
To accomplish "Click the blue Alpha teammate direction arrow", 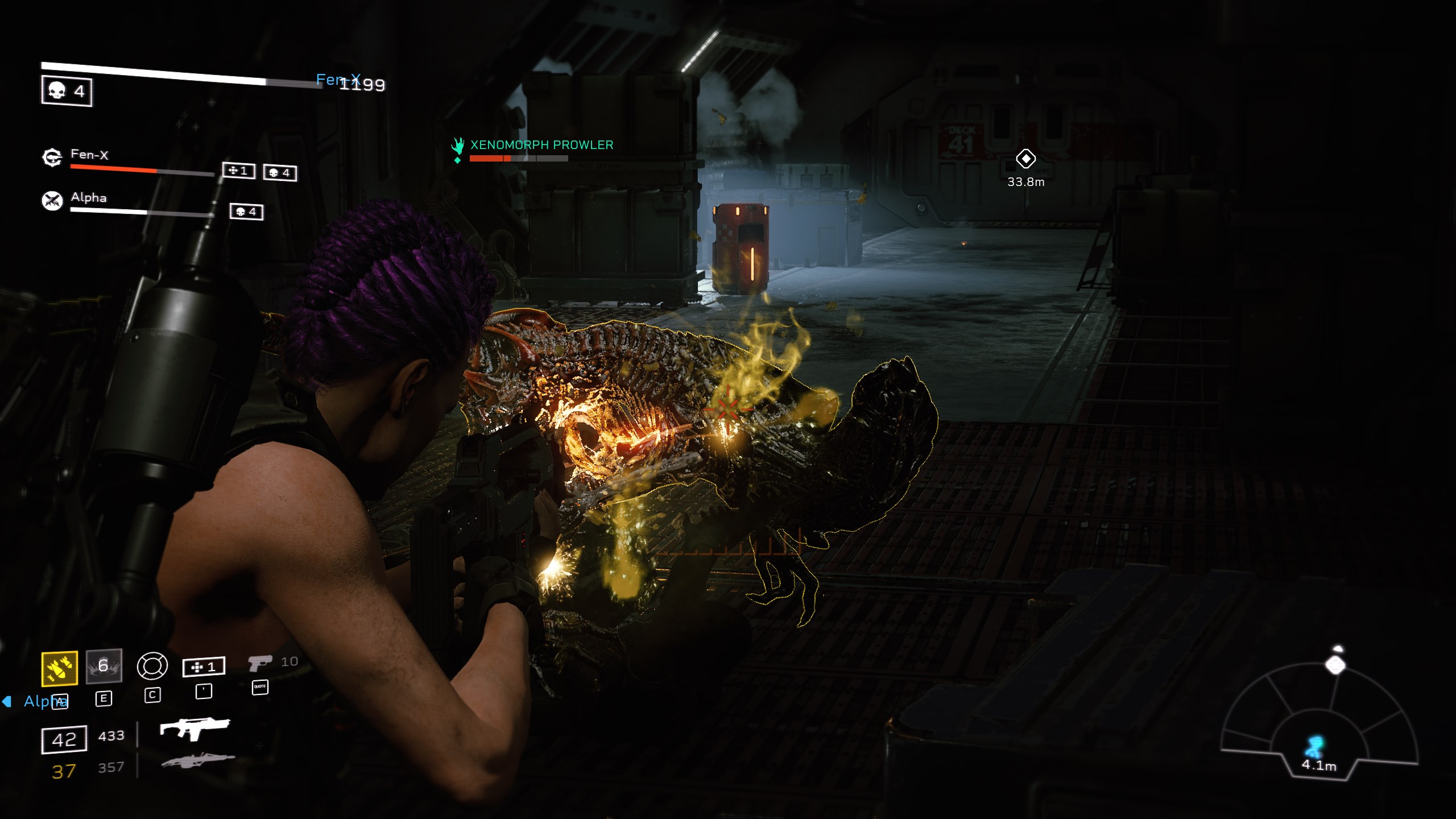I will point(7,701).
